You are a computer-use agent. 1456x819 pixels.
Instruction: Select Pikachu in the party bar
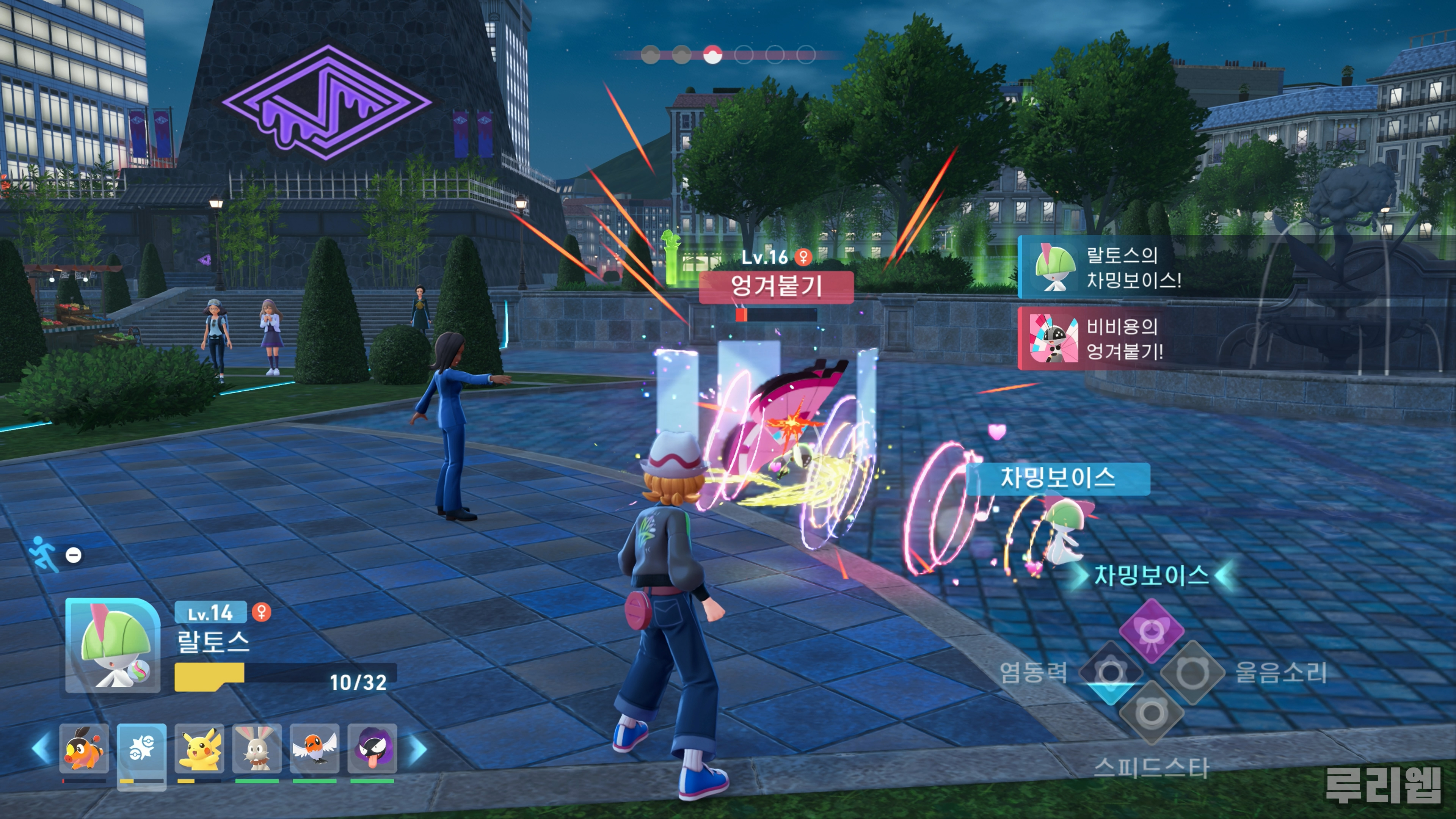[199, 749]
